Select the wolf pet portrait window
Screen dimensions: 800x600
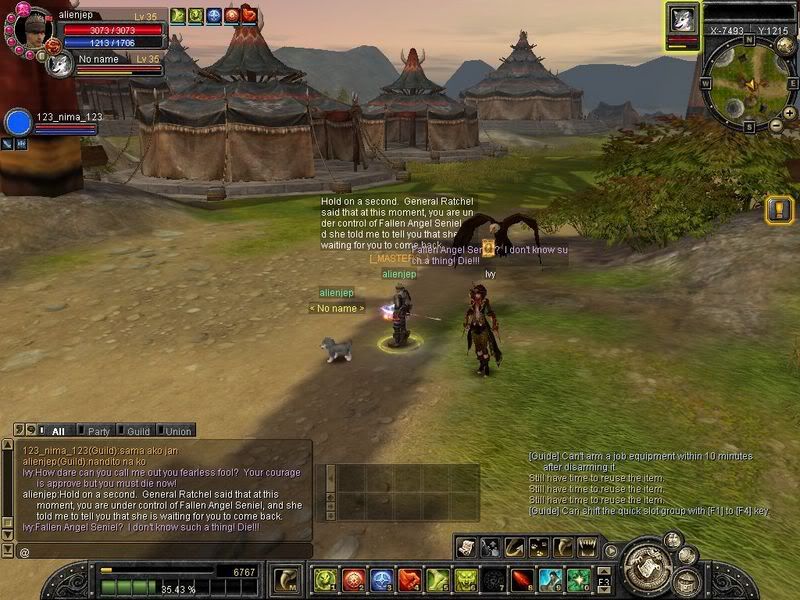click(683, 21)
